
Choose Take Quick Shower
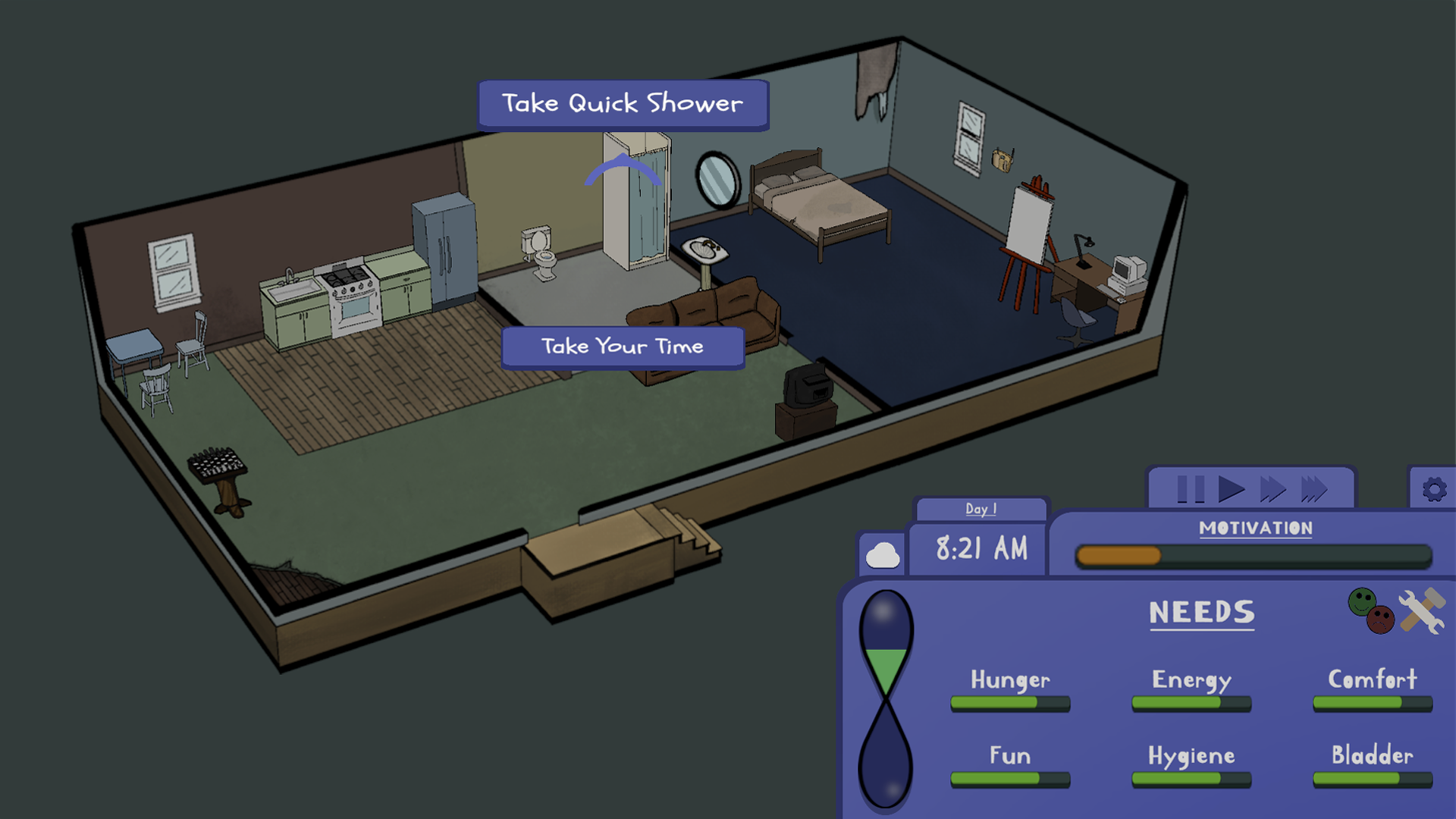(x=622, y=102)
